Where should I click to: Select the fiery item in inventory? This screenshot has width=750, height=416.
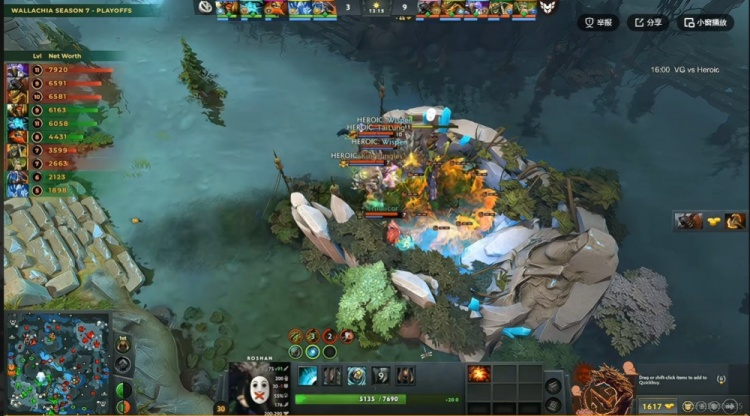[x=479, y=374]
